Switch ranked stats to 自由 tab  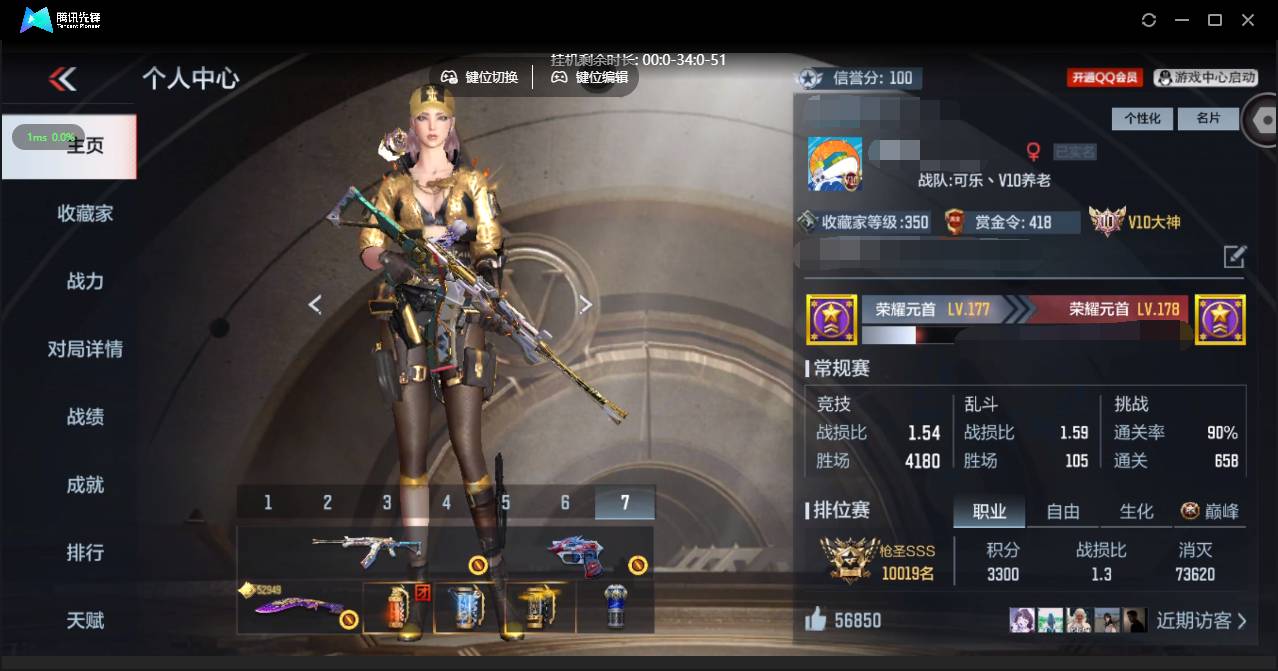1063,512
